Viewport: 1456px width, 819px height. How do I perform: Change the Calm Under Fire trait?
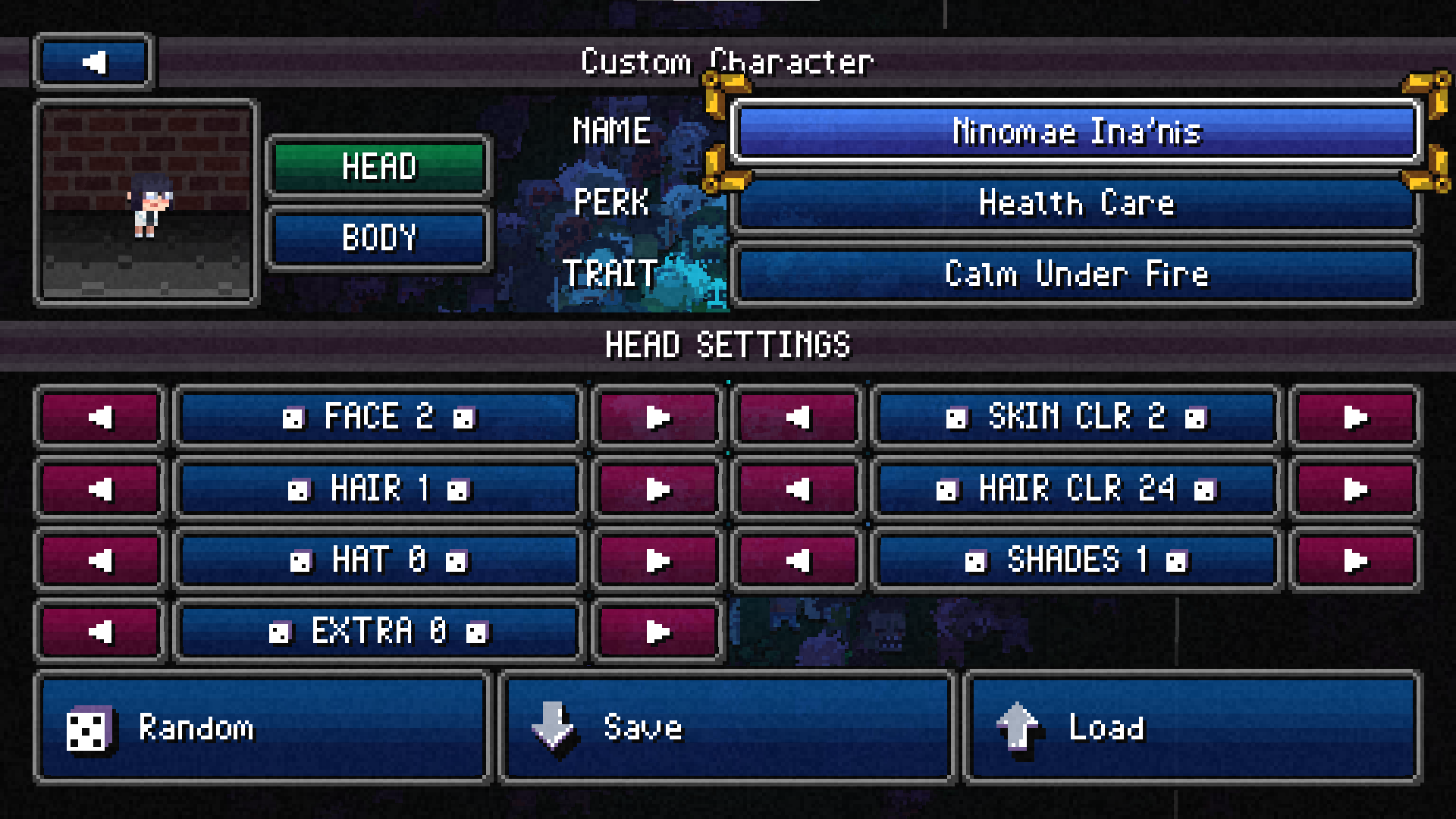point(1075,274)
